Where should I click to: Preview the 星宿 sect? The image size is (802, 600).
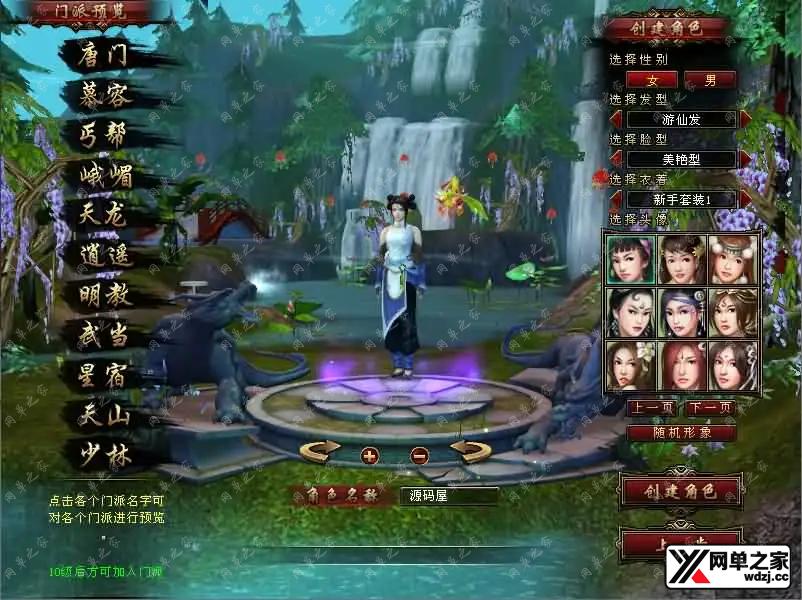tap(104, 375)
